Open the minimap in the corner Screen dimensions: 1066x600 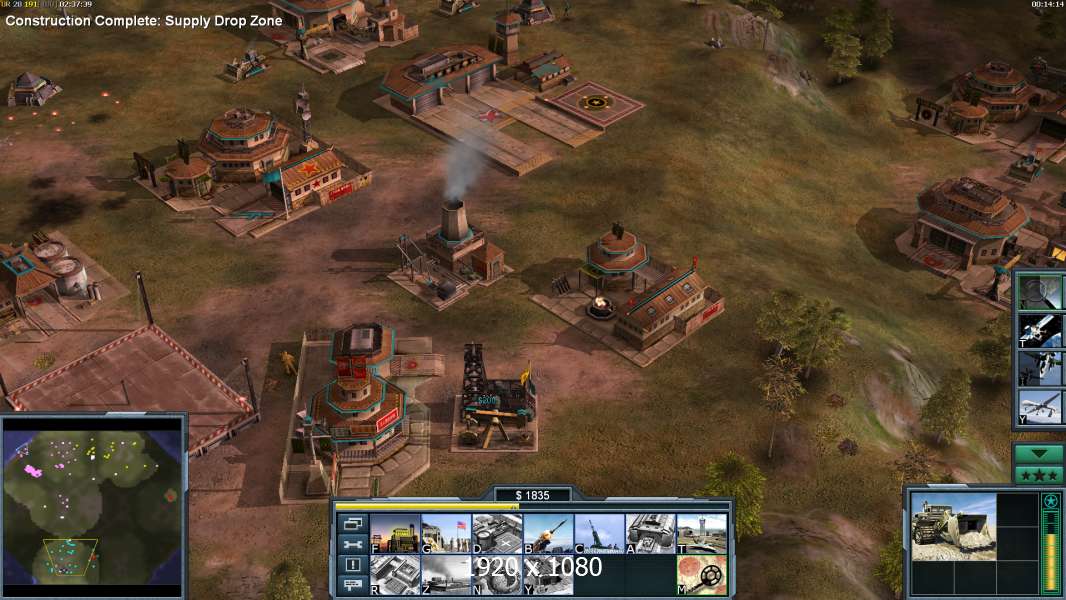(93, 504)
